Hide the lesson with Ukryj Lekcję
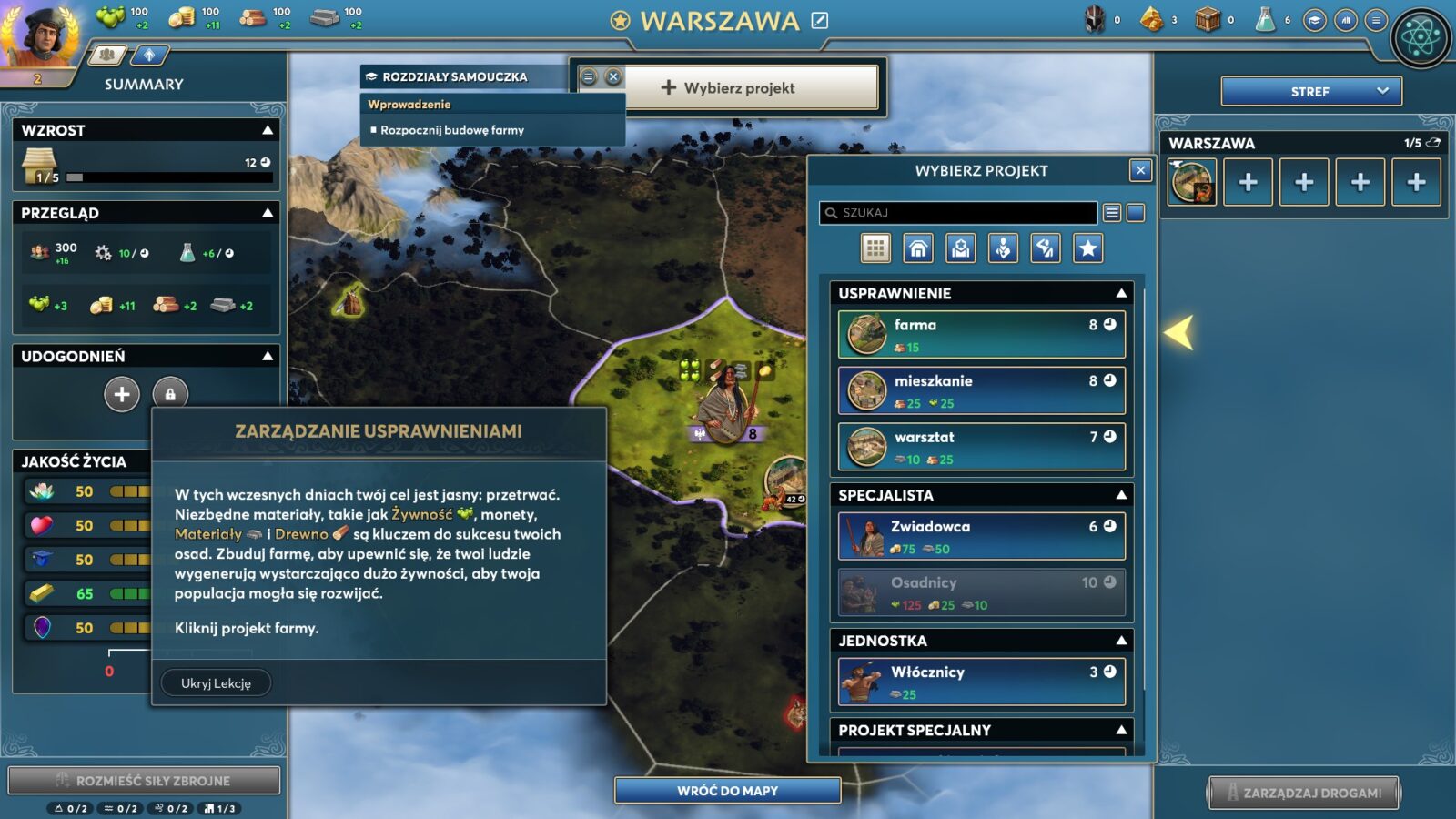The width and height of the screenshot is (1456, 819). point(216,683)
